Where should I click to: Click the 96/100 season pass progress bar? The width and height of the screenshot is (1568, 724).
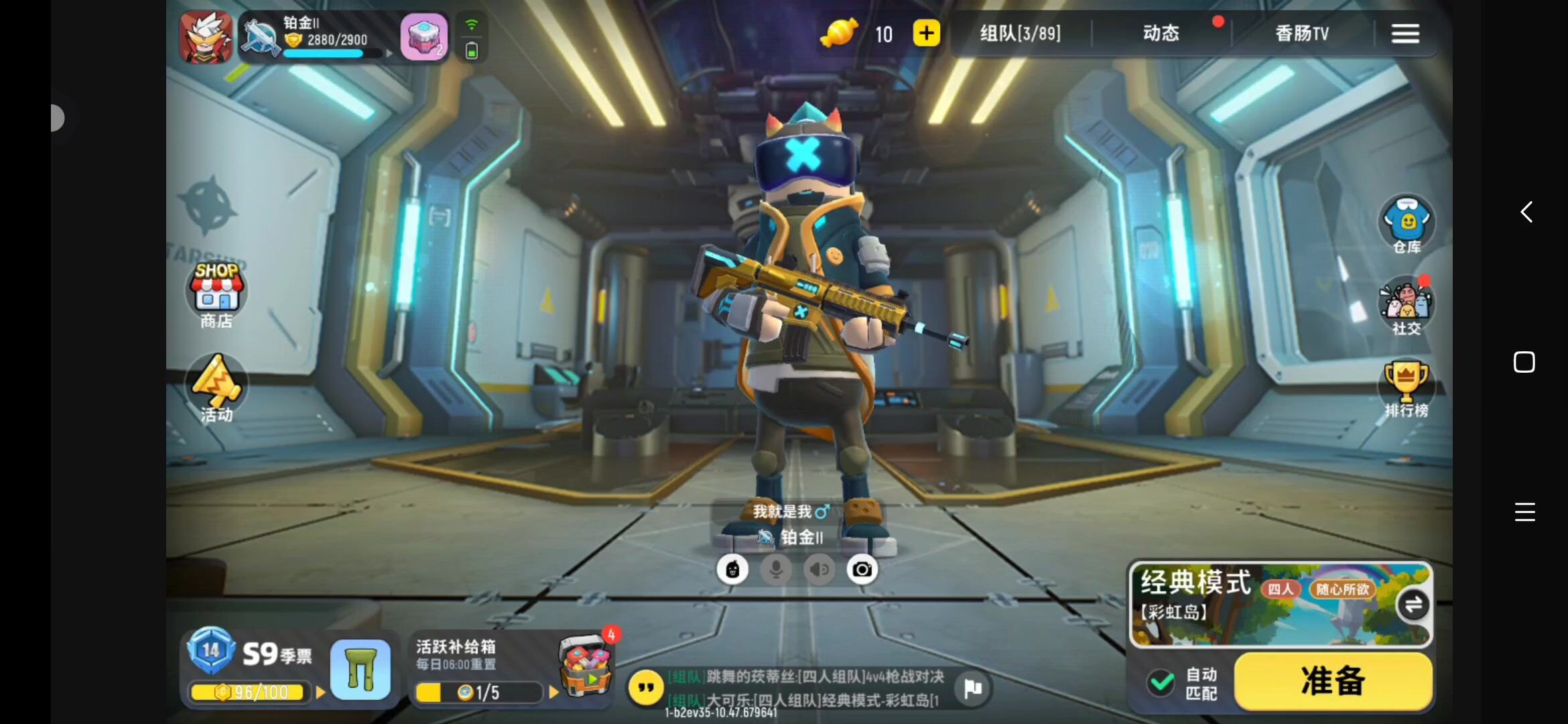(x=248, y=692)
